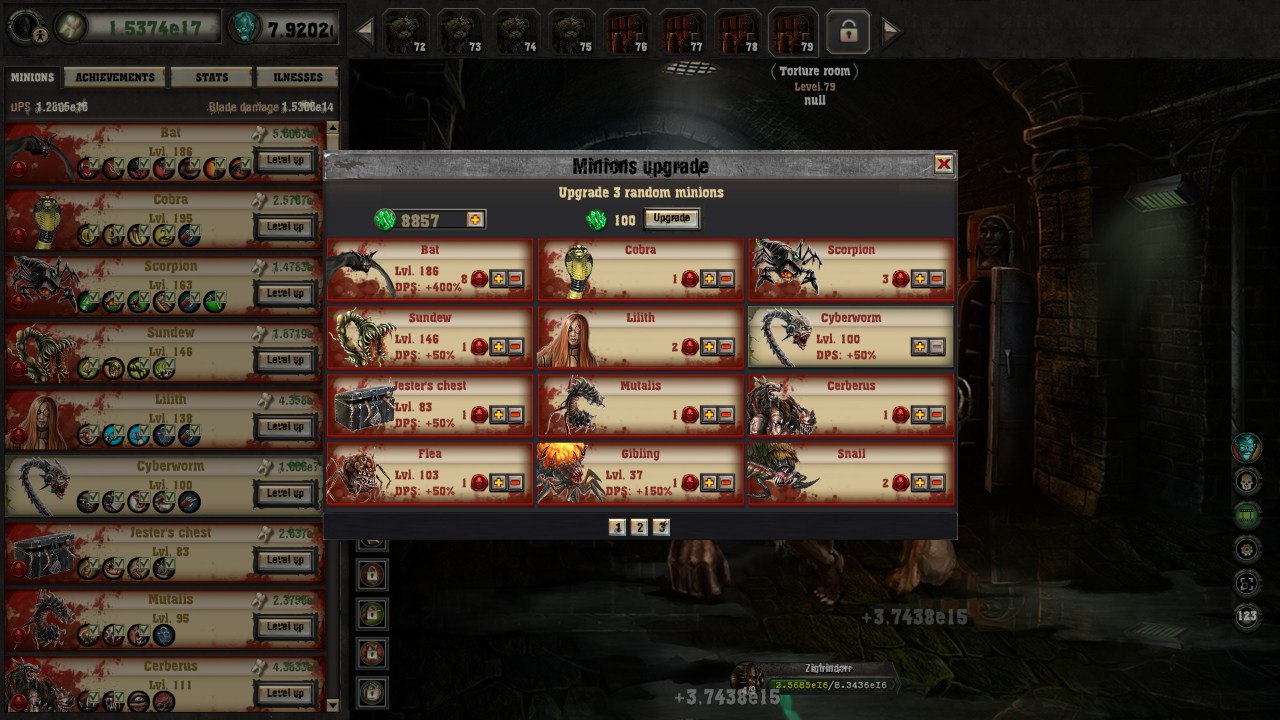Screen dimensions: 1280x720
Task: Add more green gems with plus button
Action: point(475,219)
